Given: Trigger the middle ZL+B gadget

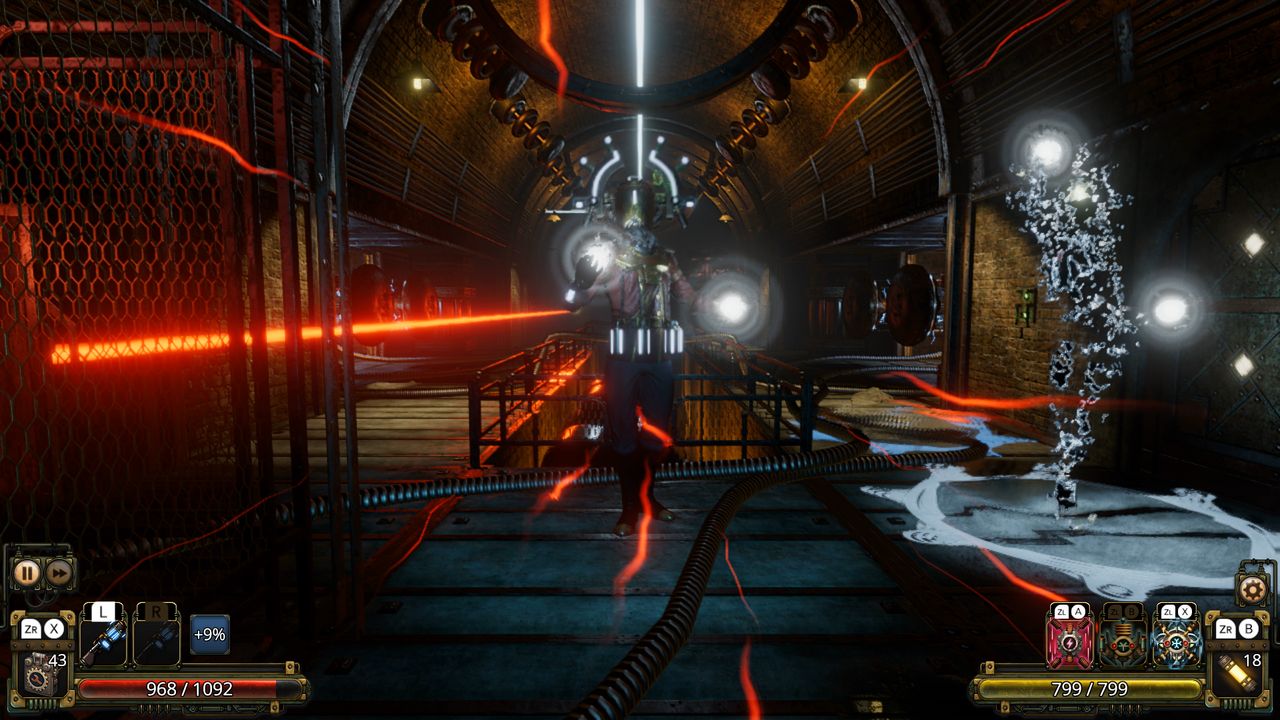Looking at the screenshot, I should (x=1122, y=644).
